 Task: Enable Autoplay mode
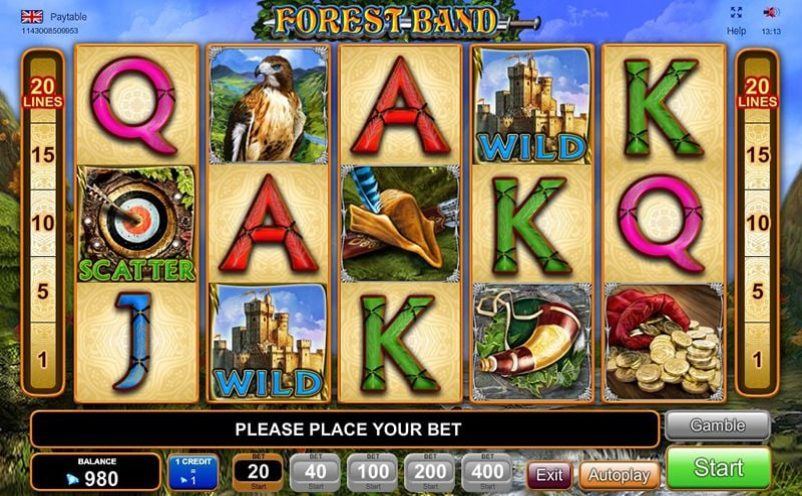coord(618,474)
